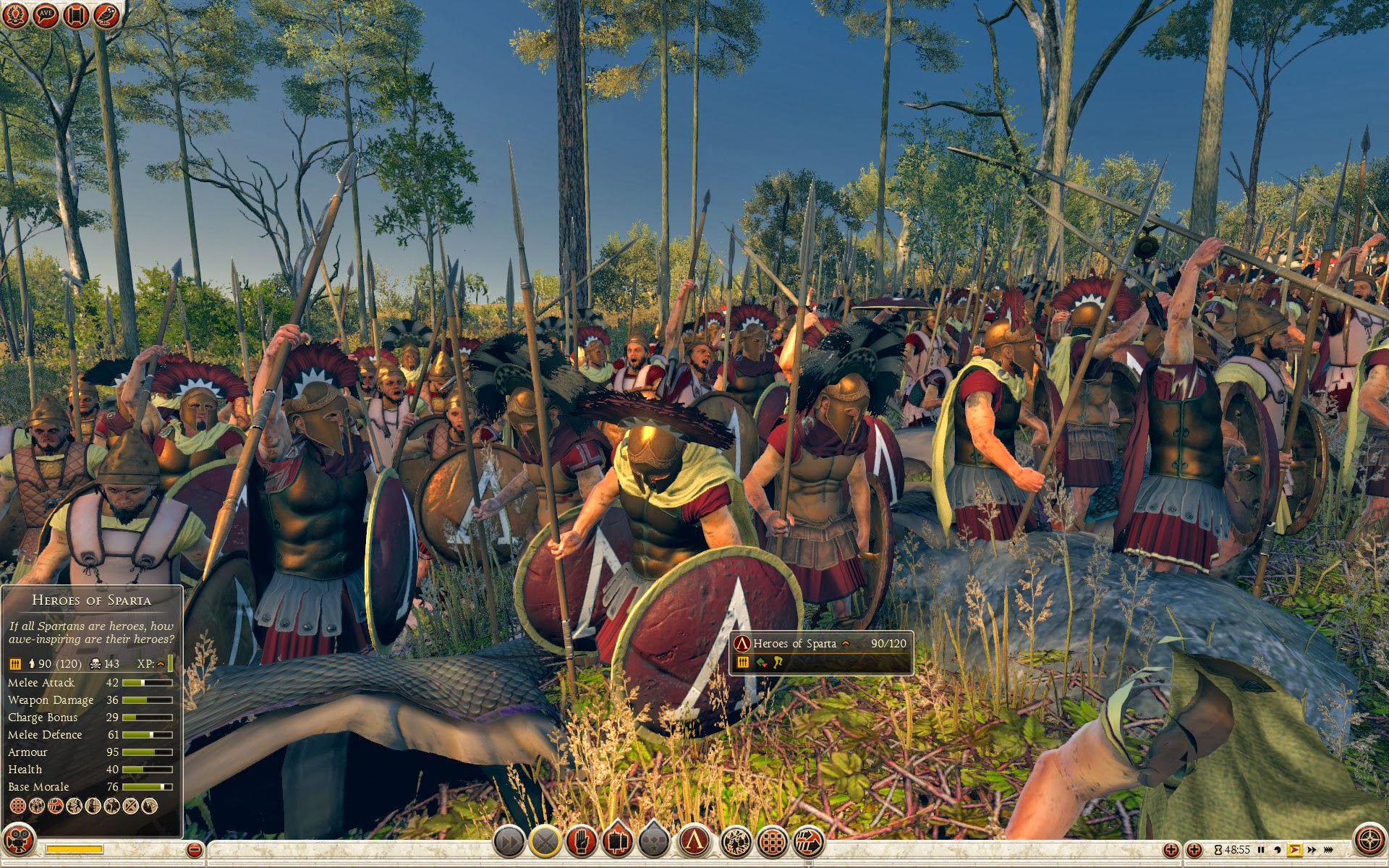Open the AVE chat speech bubble
Screen dimensions: 1389x868
(x=46, y=15)
